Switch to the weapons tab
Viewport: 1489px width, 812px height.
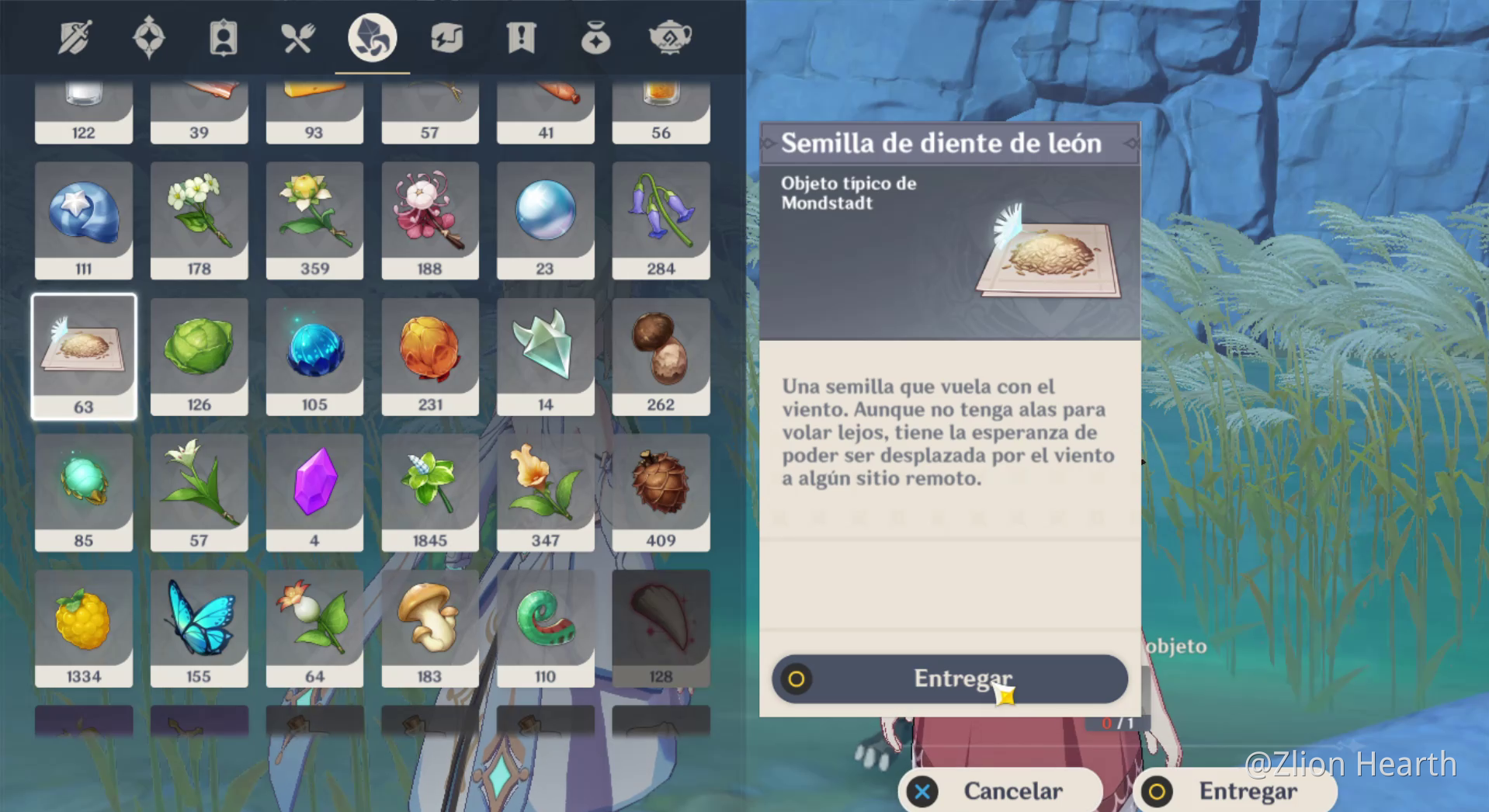[x=74, y=36]
